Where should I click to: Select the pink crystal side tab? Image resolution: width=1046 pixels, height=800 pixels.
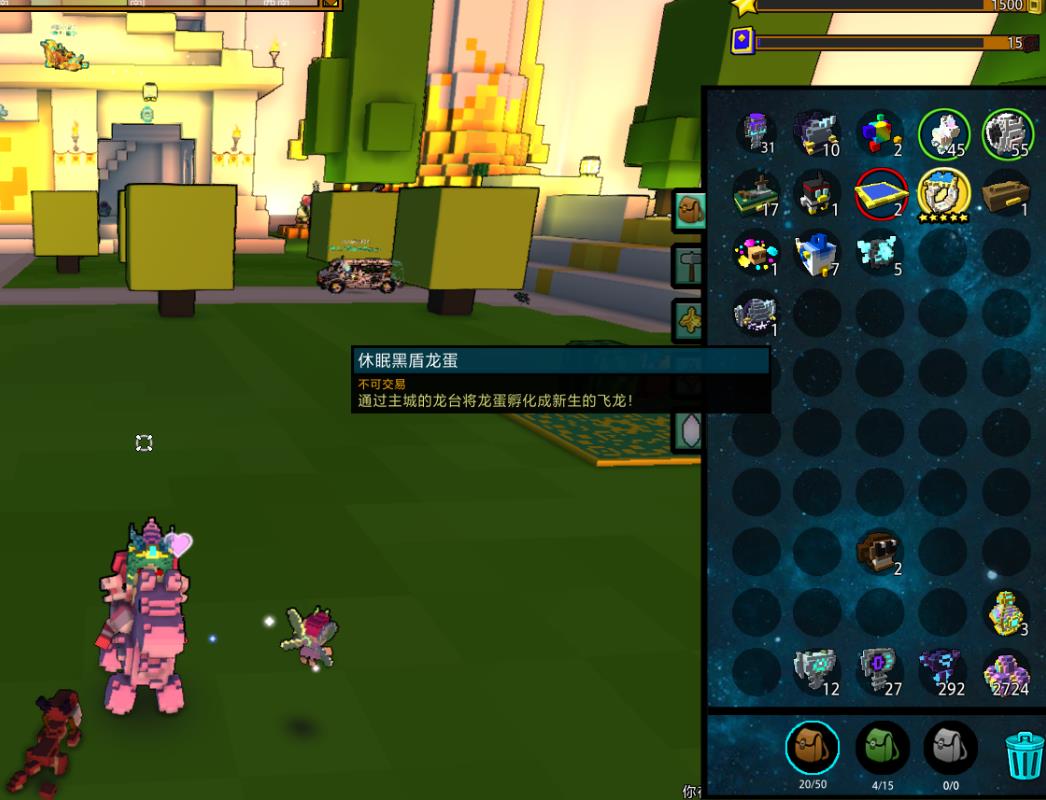pos(690,432)
